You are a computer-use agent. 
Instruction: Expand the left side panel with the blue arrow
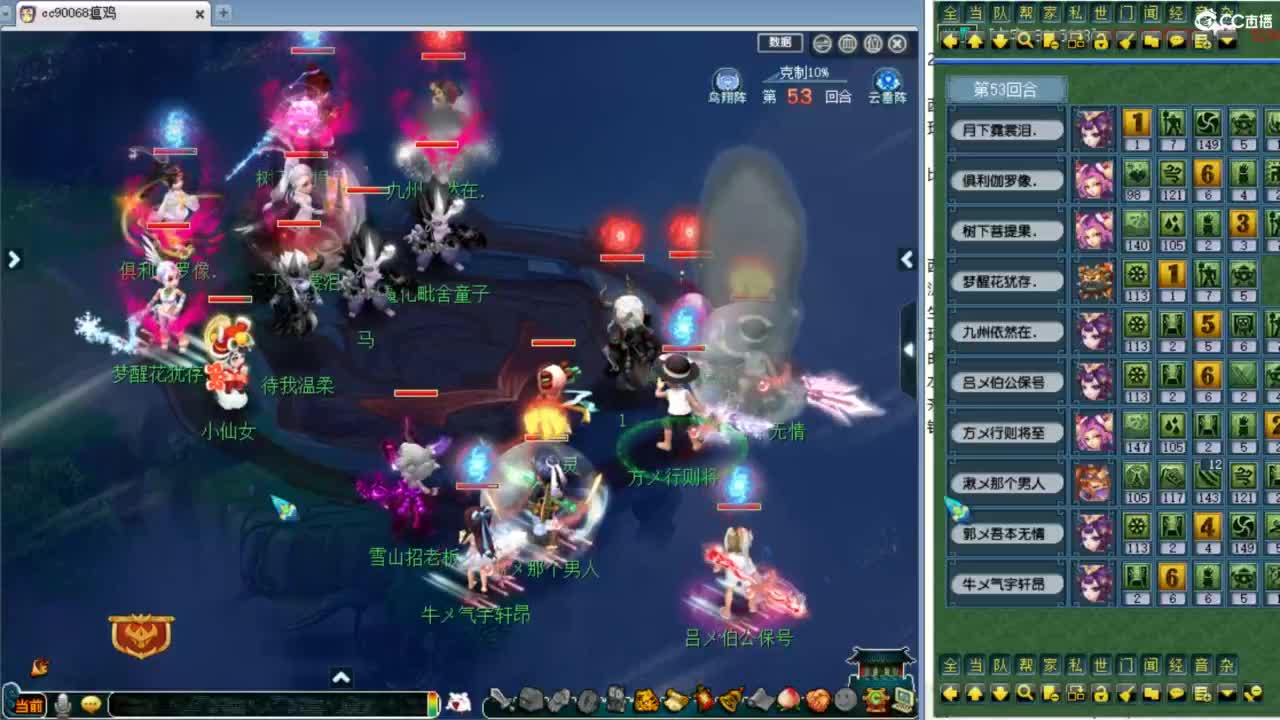coord(13,259)
